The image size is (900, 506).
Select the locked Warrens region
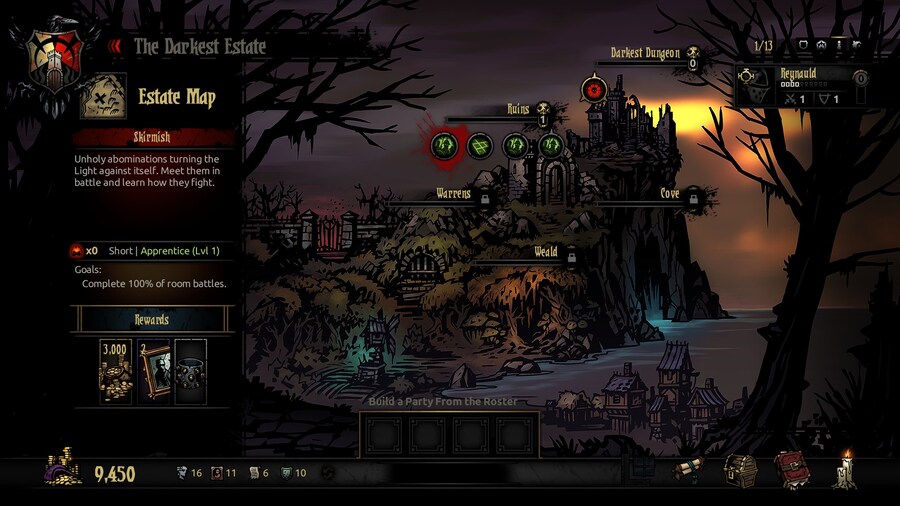pos(453,194)
